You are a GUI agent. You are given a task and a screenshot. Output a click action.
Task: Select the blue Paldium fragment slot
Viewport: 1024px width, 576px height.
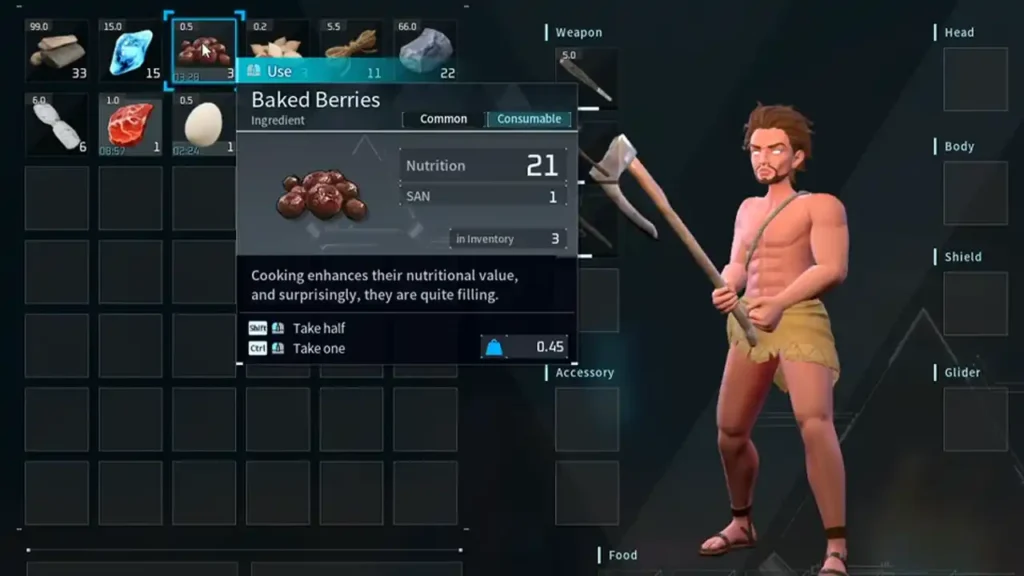pyautogui.click(x=131, y=50)
